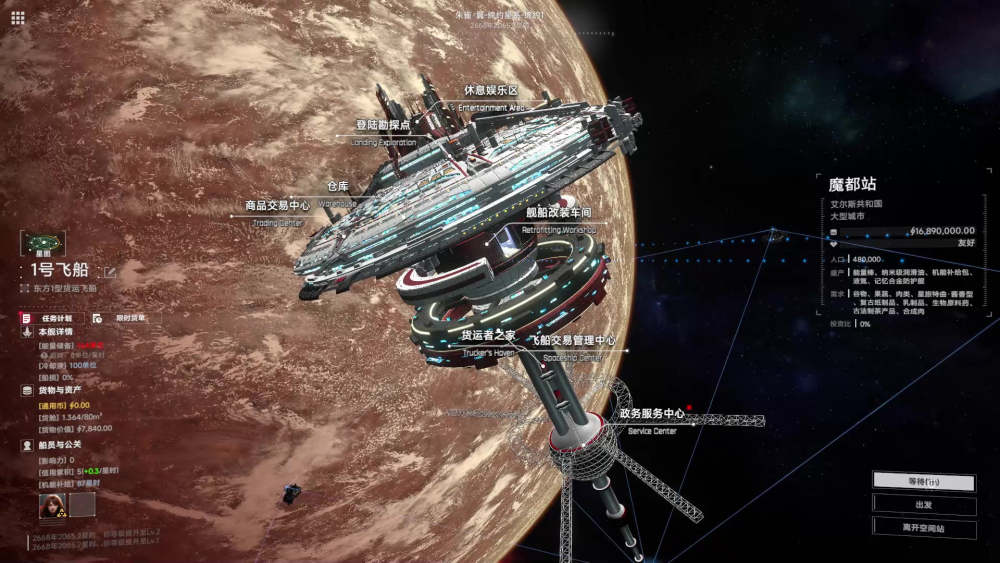
Task: Go to 货运者之家 Trucker's Haven
Action: pos(487,336)
